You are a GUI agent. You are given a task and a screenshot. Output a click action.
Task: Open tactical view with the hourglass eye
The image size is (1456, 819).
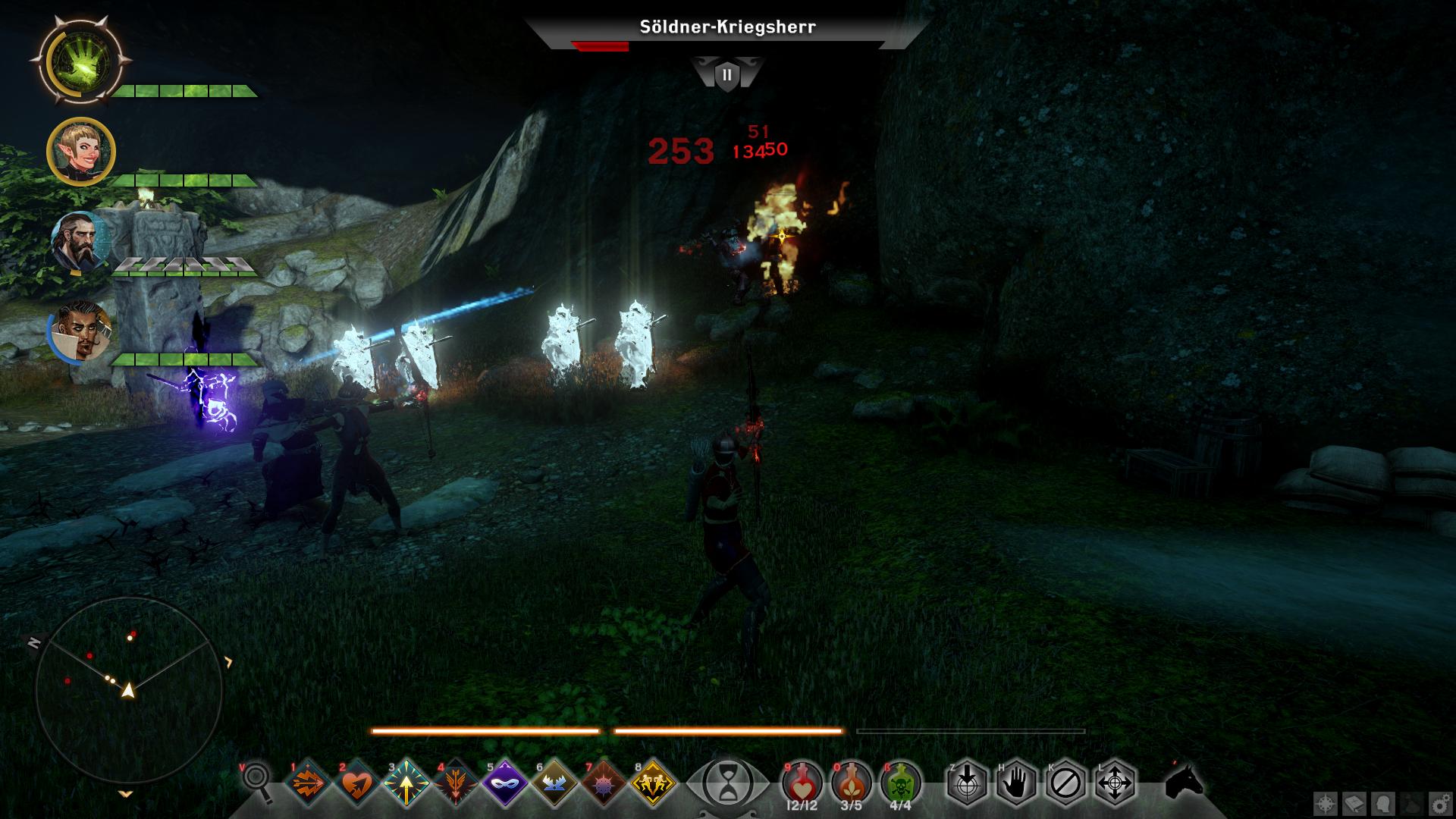(x=727, y=783)
